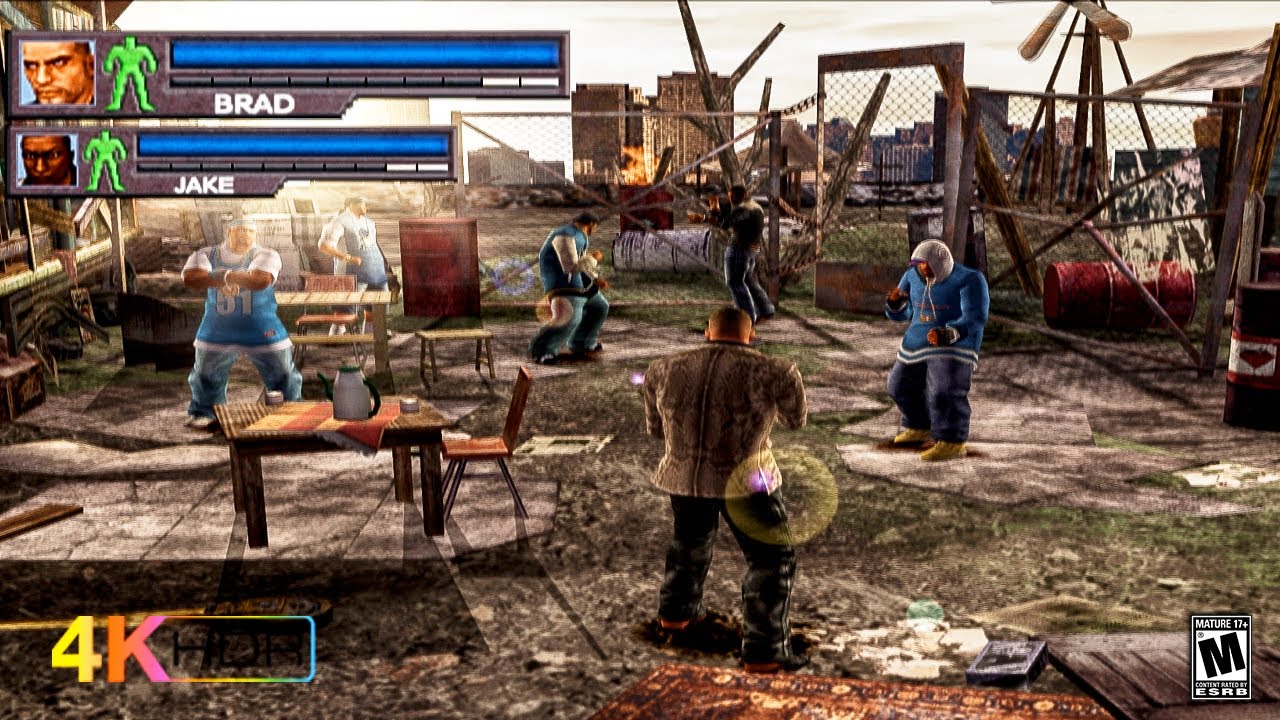Click Brad's face portrait

pos(57,73)
